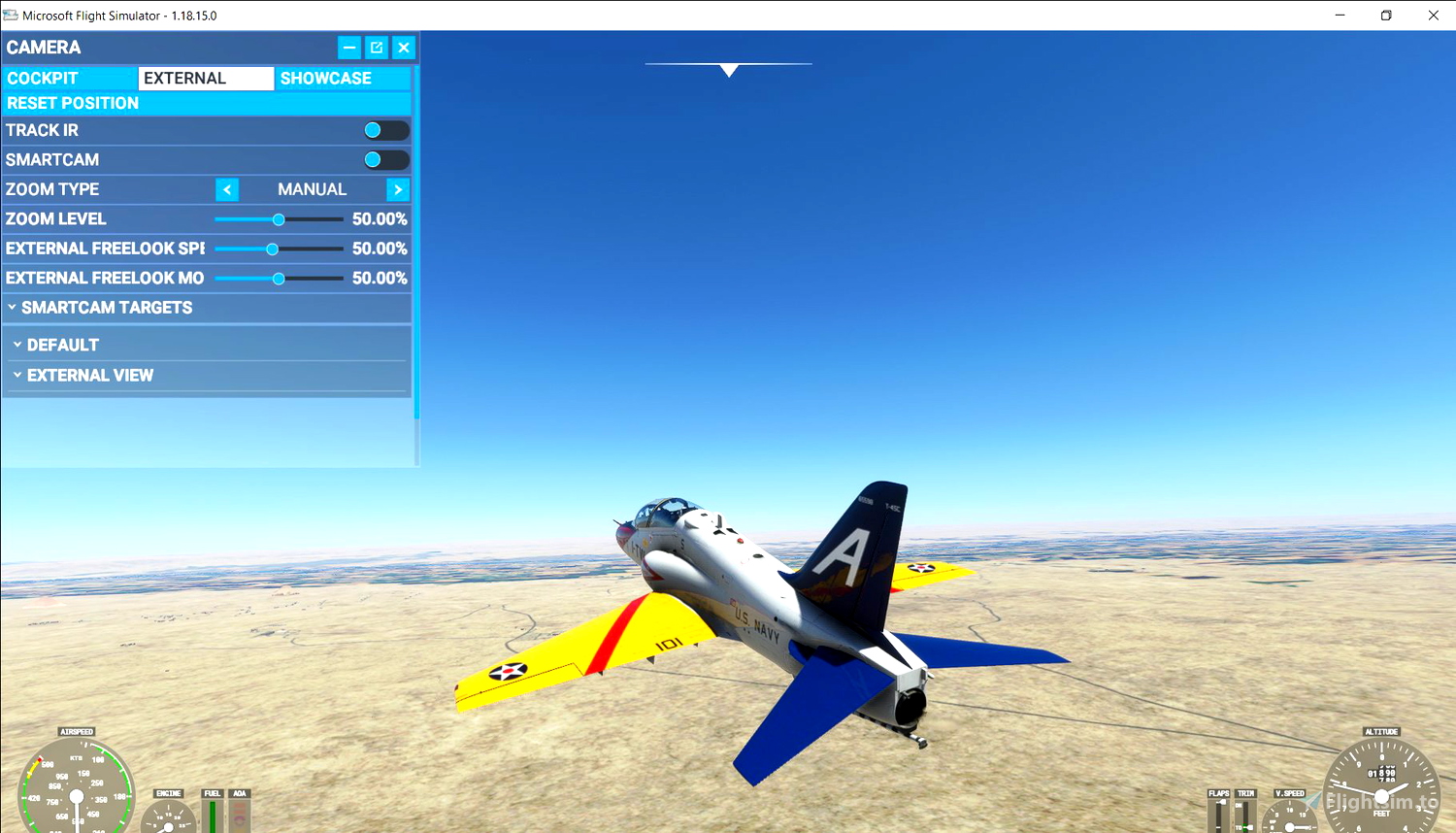Screen dimensions: 1456x833
Task: Click the FLAPS position indicator
Action: (1219, 814)
